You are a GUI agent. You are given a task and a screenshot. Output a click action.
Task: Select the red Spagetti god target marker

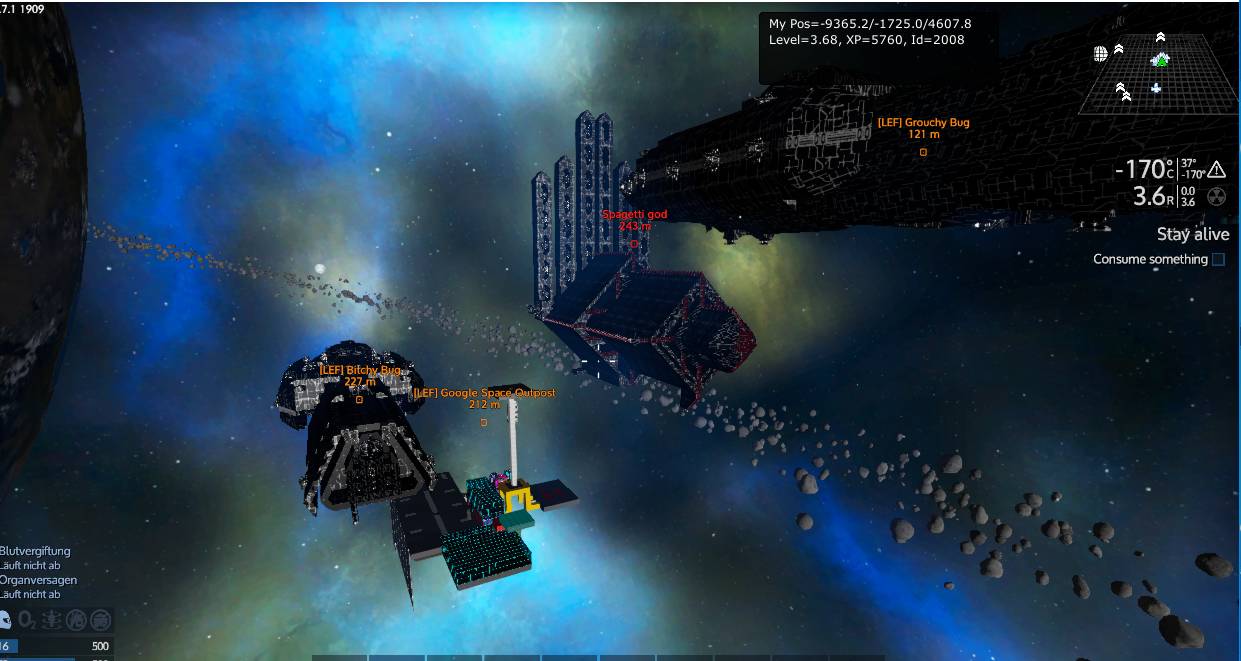click(634, 243)
